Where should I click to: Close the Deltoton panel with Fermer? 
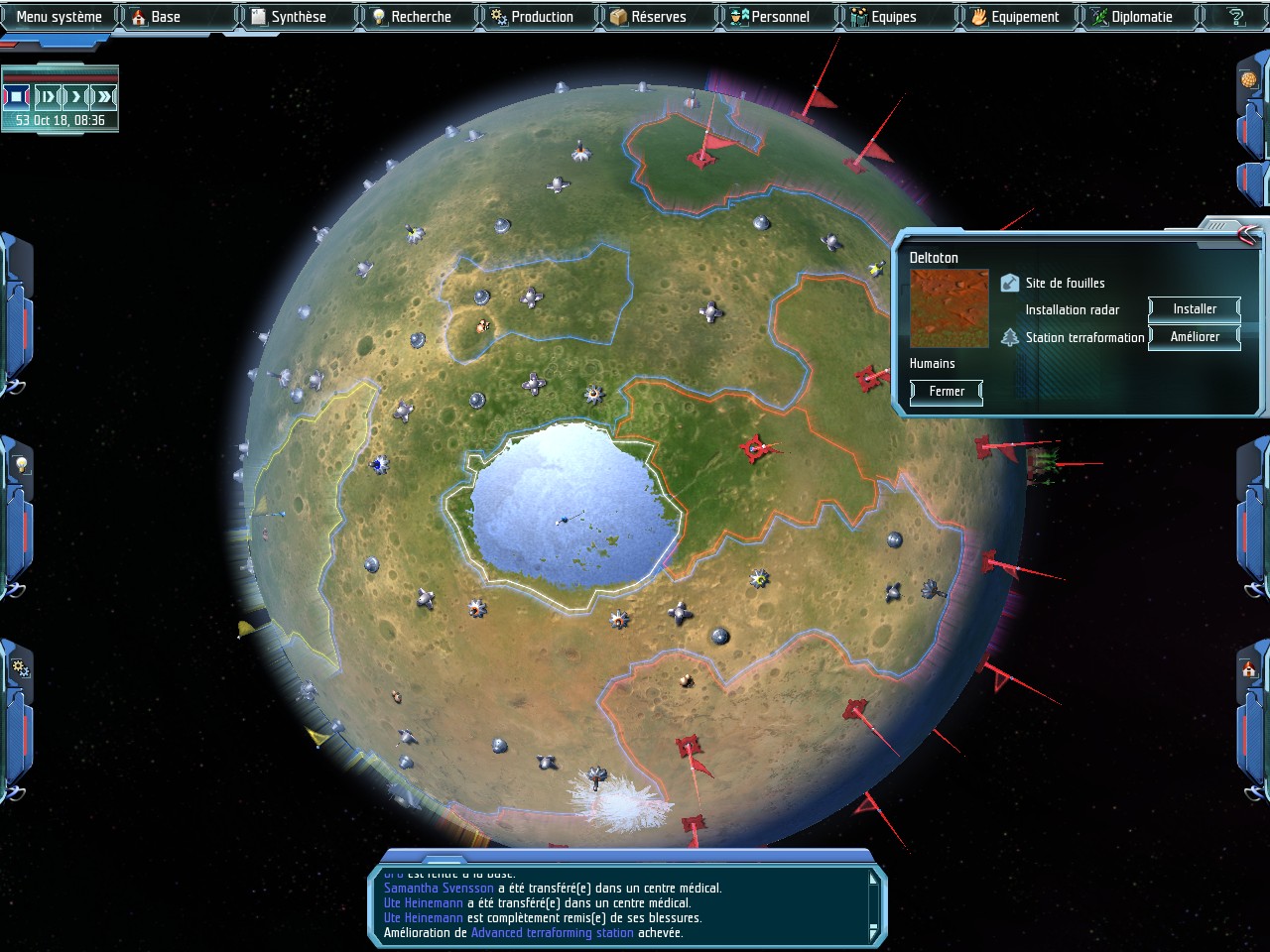click(947, 392)
